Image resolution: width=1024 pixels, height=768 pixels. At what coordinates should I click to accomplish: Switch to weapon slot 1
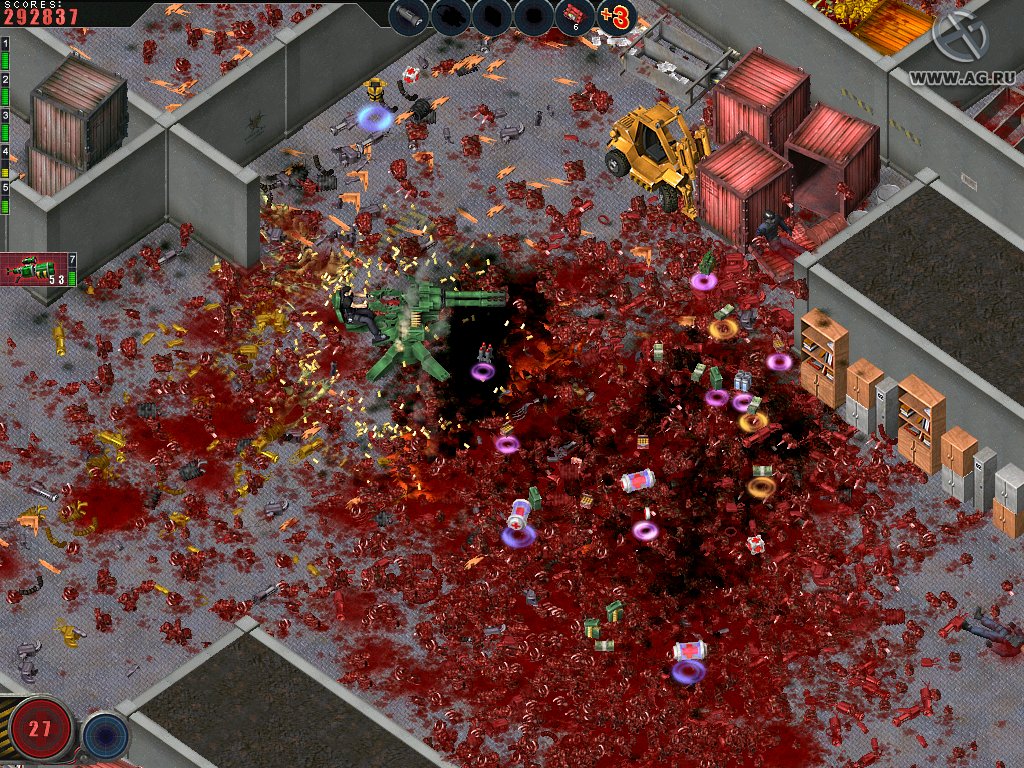(x=6, y=55)
